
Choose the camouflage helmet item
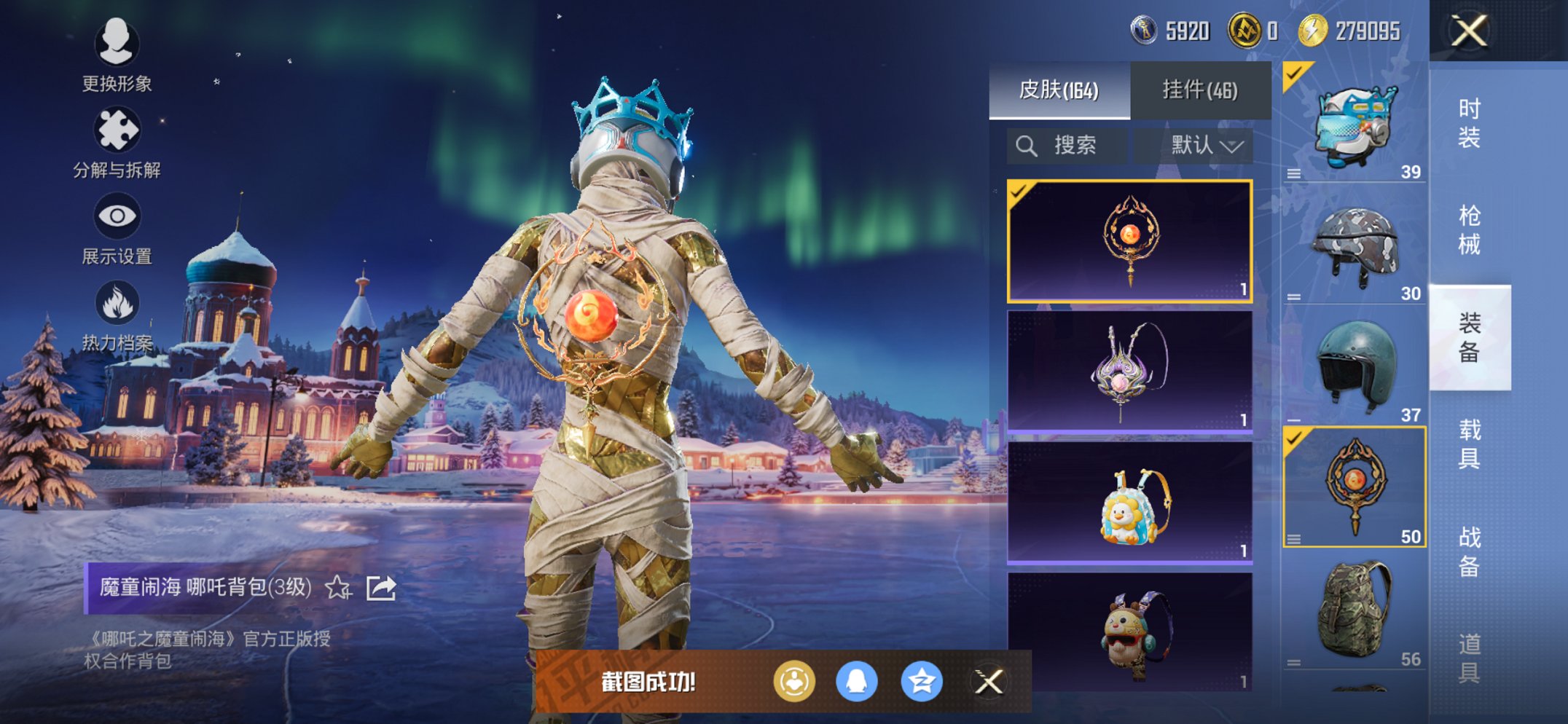tap(1354, 249)
